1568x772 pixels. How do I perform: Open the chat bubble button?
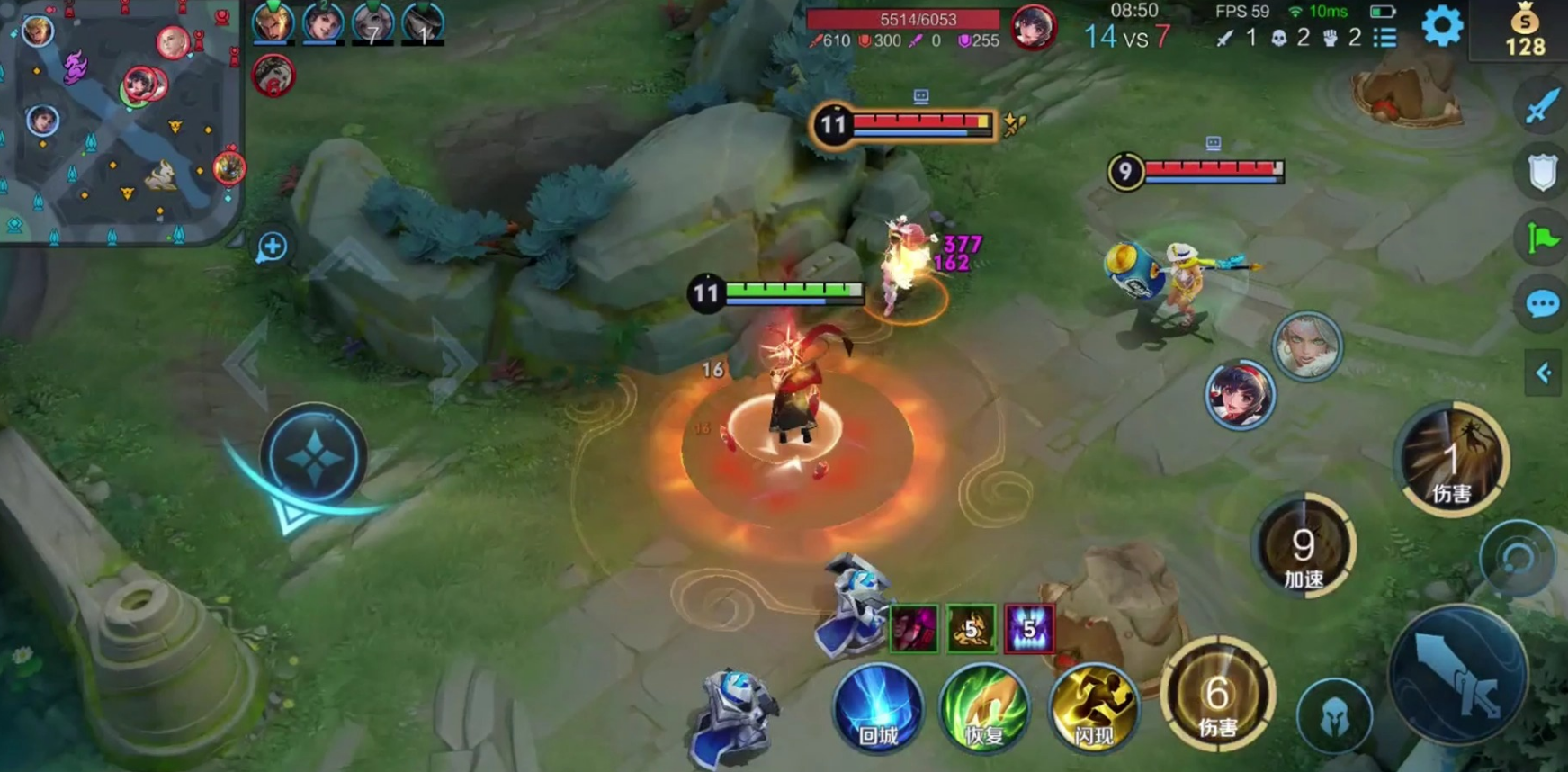[x=1542, y=304]
